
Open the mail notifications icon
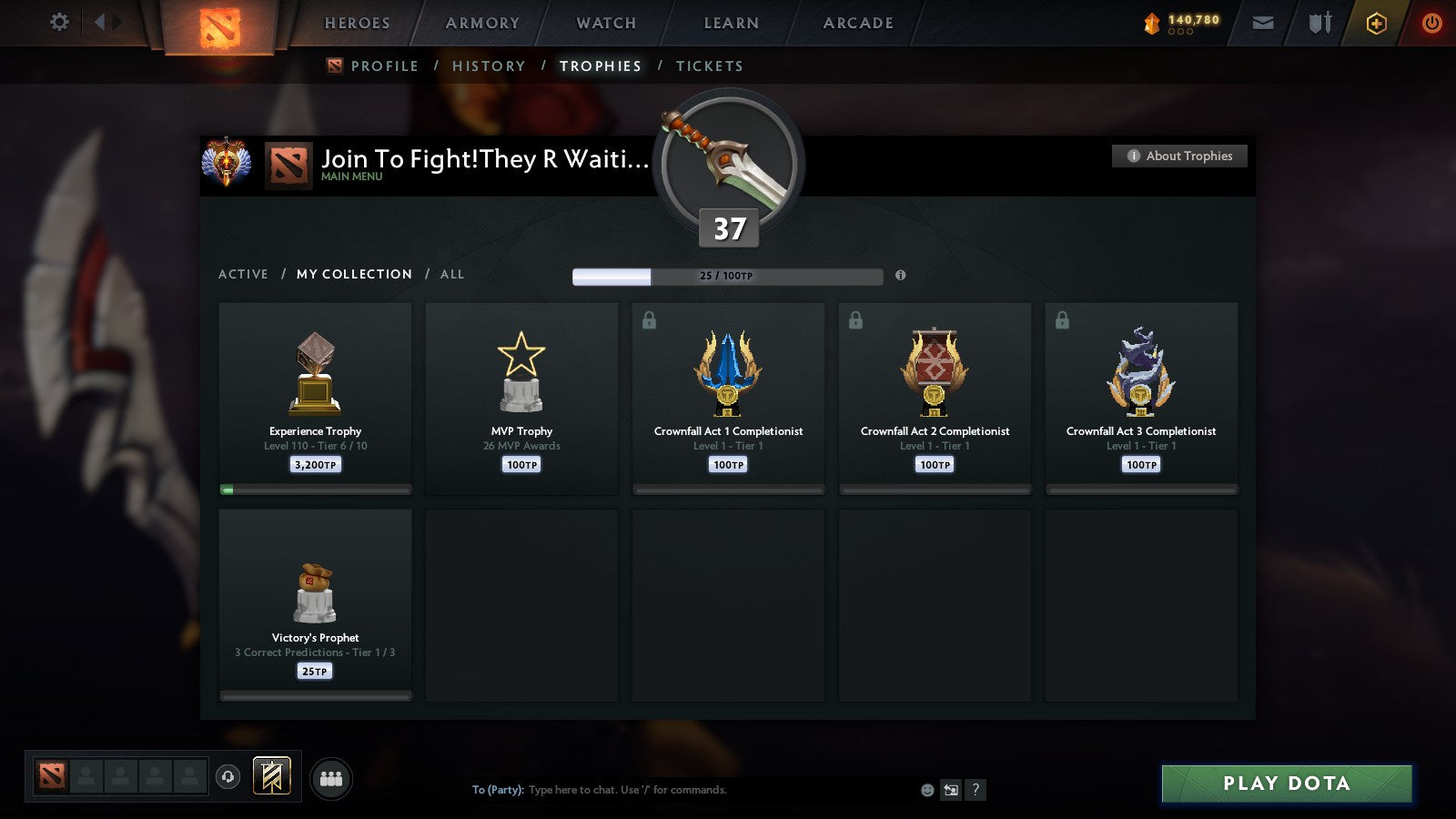(x=1261, y=23)
